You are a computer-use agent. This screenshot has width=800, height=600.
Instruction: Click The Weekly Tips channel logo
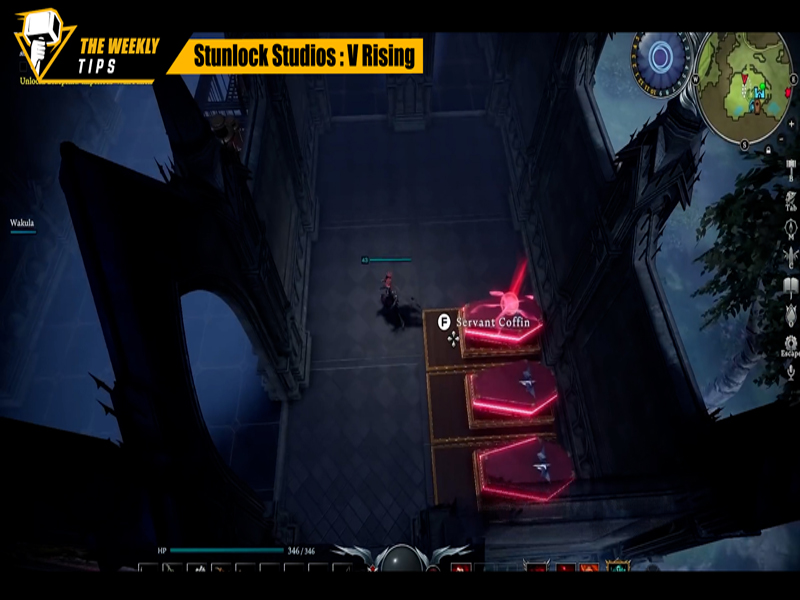coord(43,45)
